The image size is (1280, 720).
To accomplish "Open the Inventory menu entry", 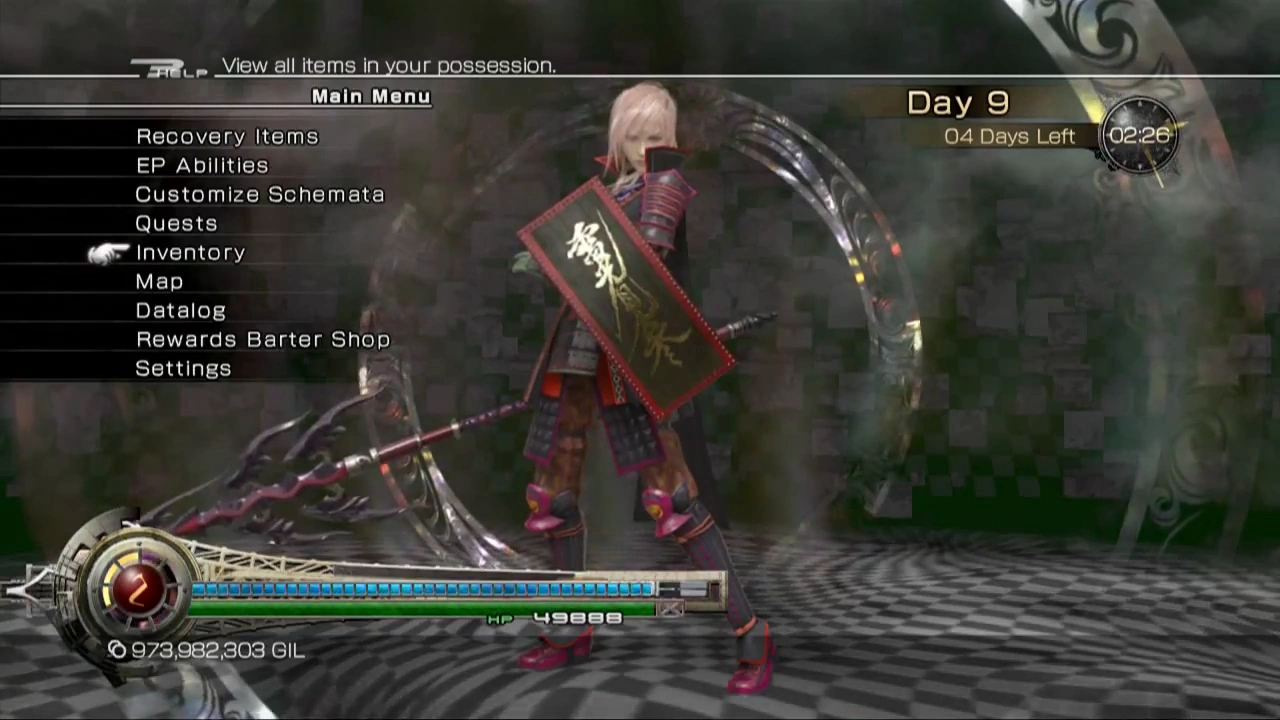I will 190,252.
